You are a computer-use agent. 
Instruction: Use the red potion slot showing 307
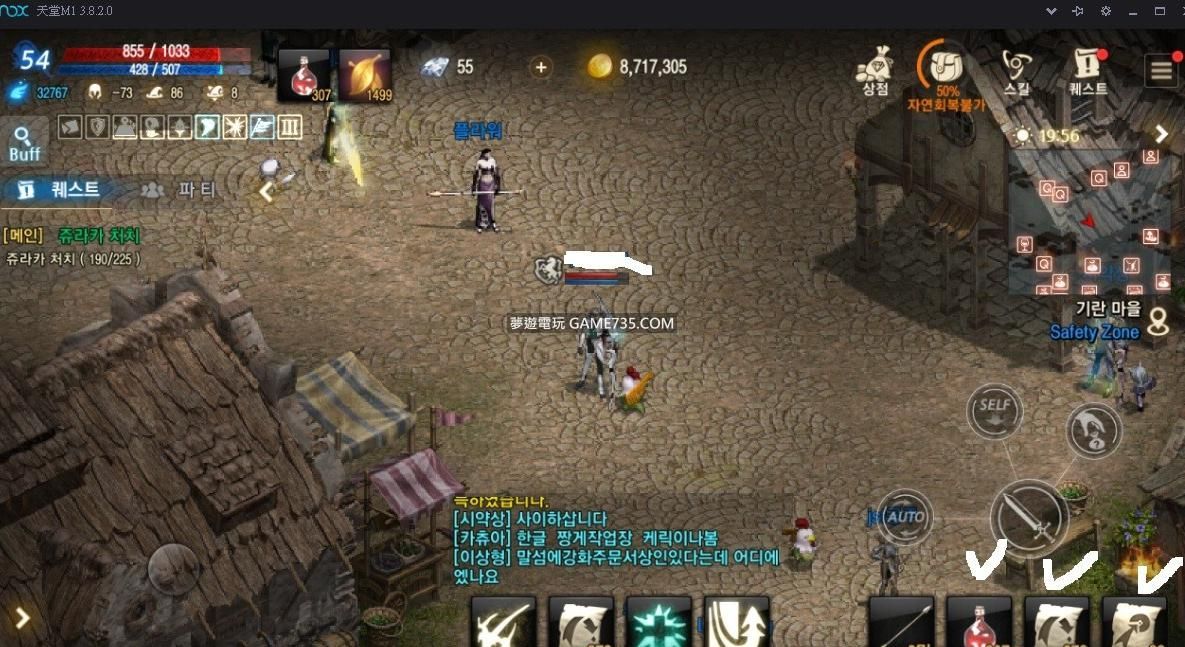click(304, 75)
